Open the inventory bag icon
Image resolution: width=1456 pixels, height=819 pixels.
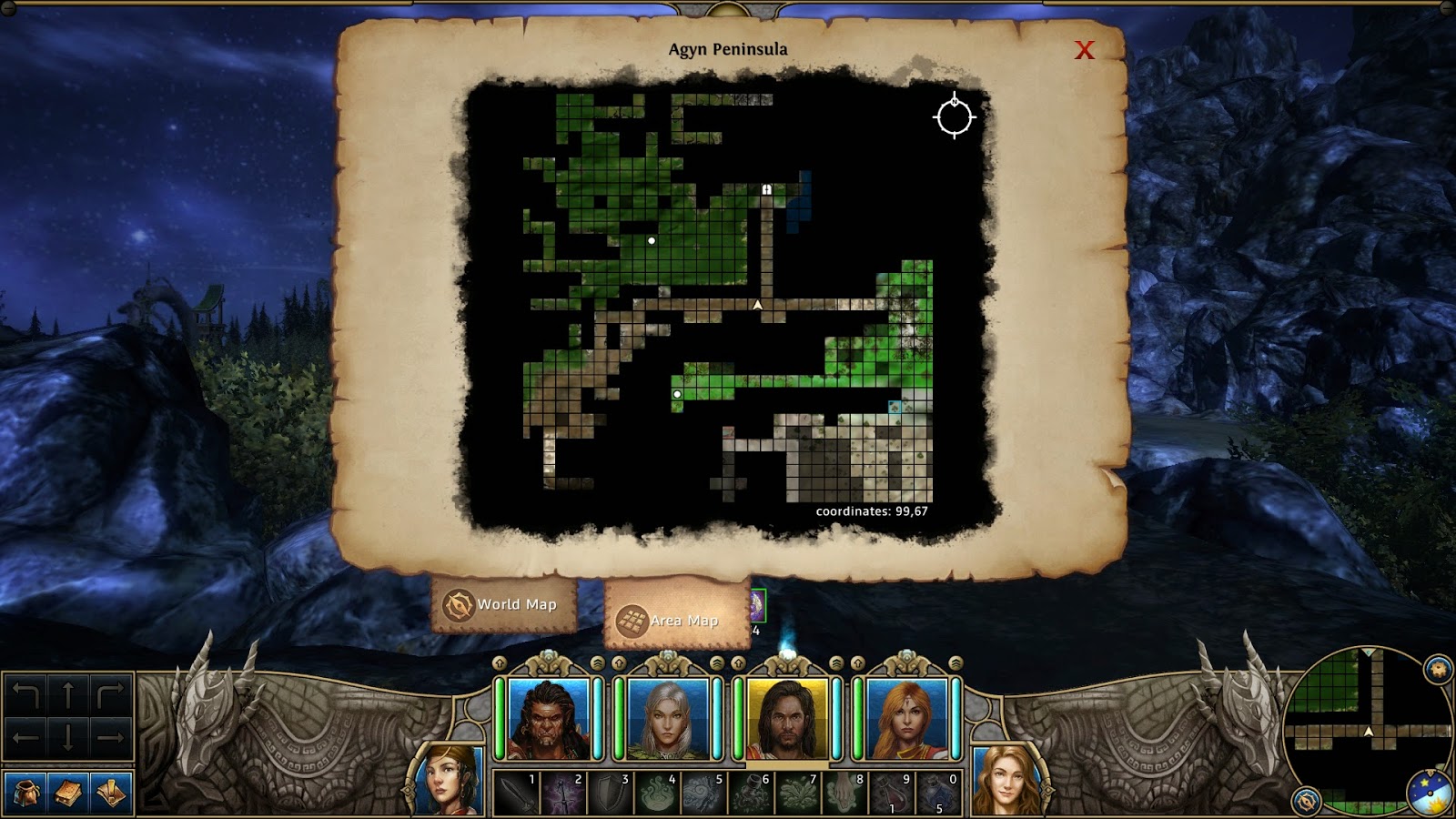(x=25, y=794)
